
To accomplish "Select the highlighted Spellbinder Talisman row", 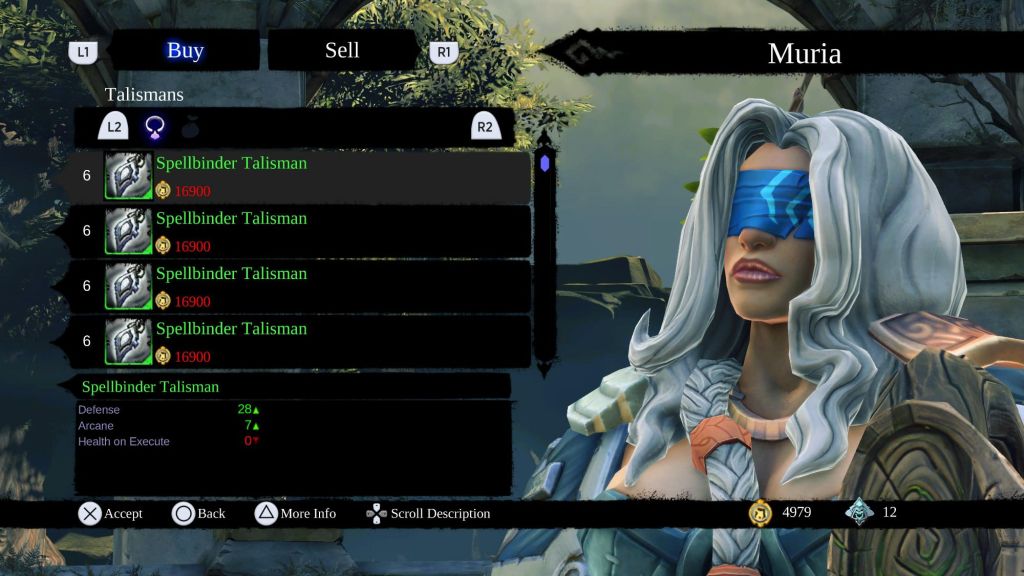I will [300, 176].
